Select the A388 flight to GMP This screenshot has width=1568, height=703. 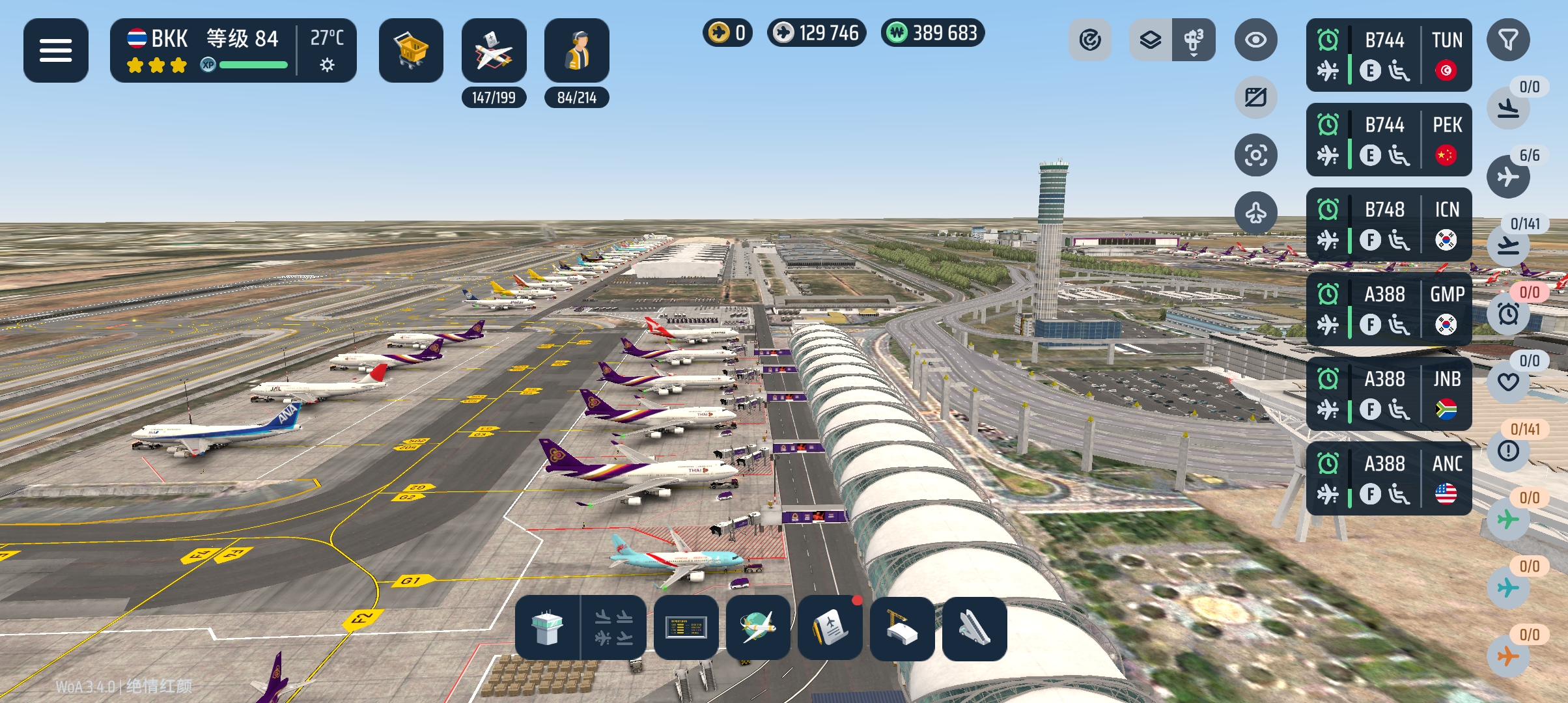(1388, 309)
